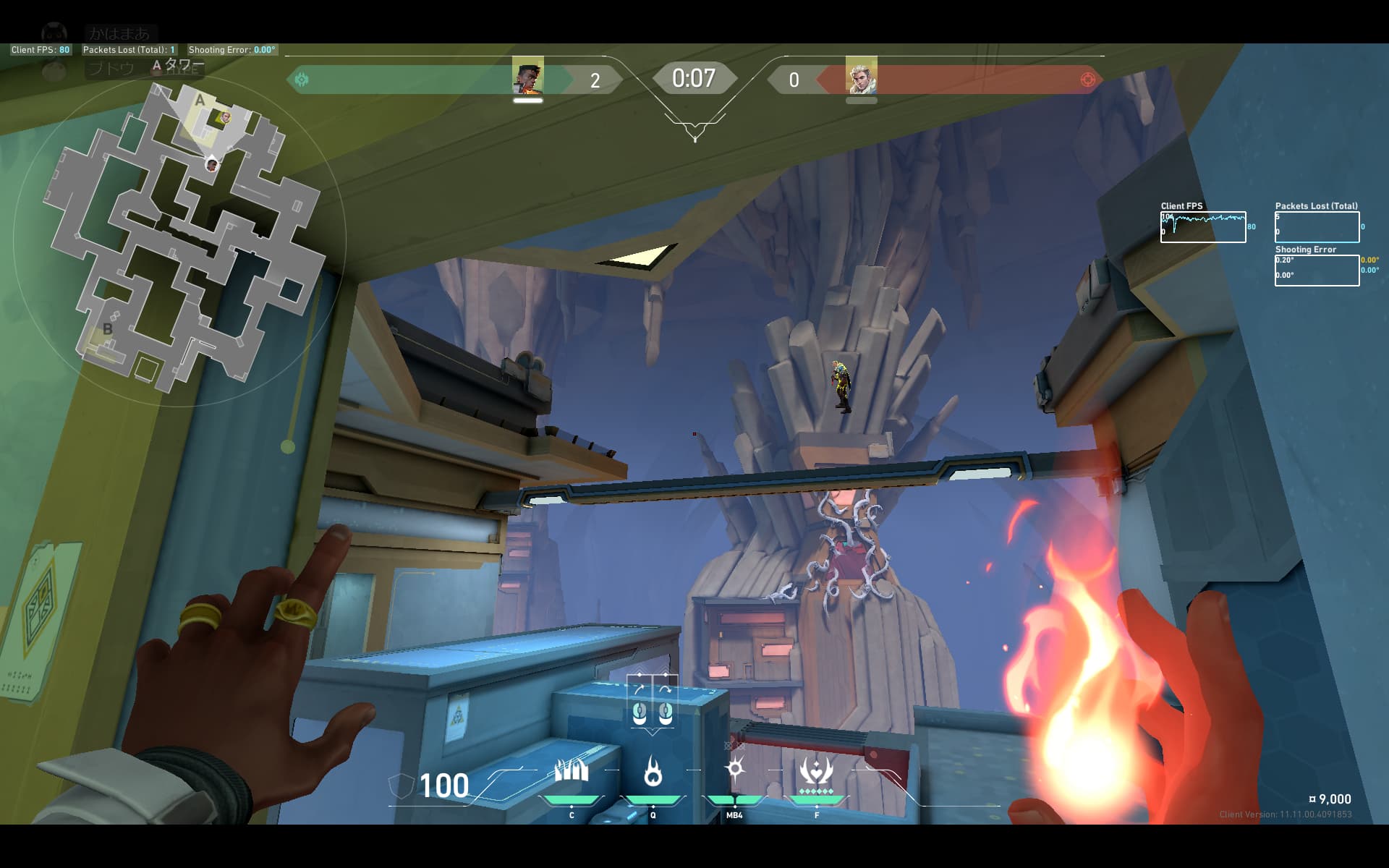This screenshot has height=868, width=1389.
Task: Click the circular minimap
Action: point(181,239)
